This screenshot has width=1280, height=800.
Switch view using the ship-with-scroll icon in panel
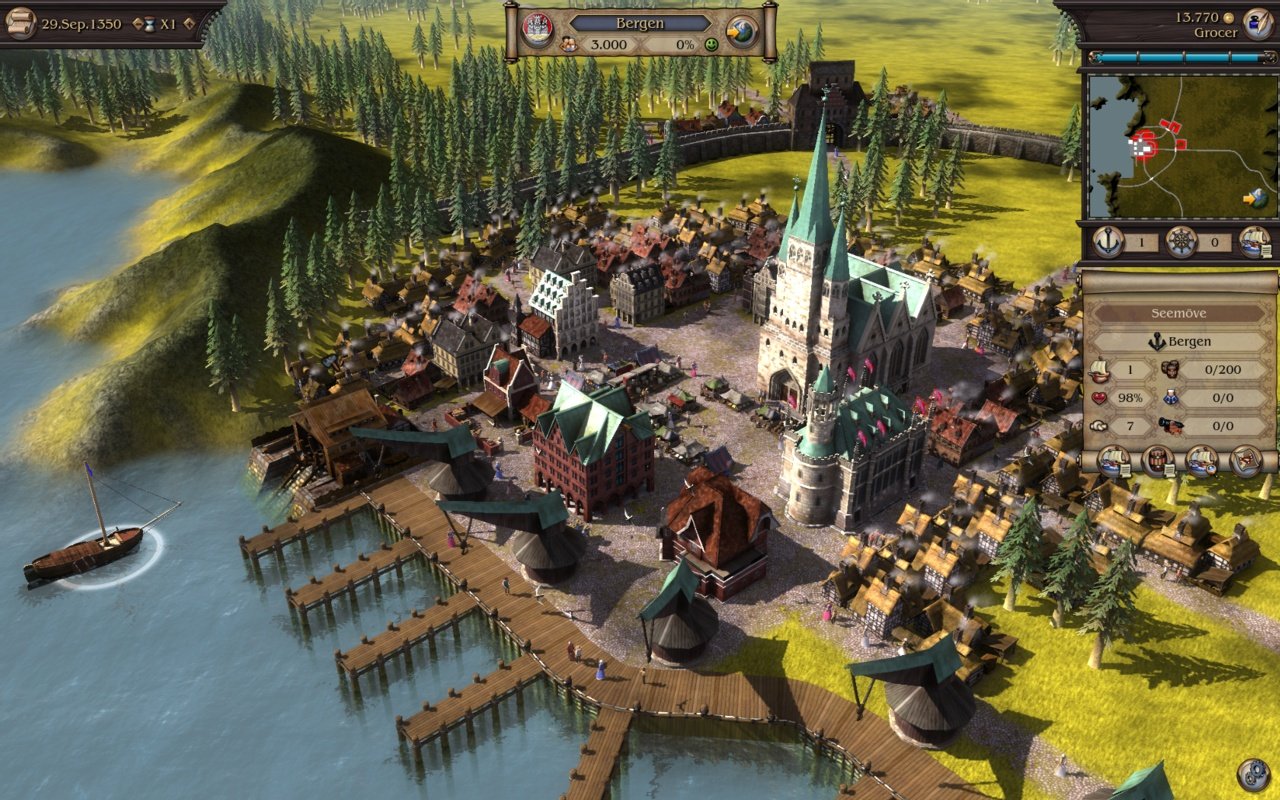pyautogui.click(x=1111, y=462)
